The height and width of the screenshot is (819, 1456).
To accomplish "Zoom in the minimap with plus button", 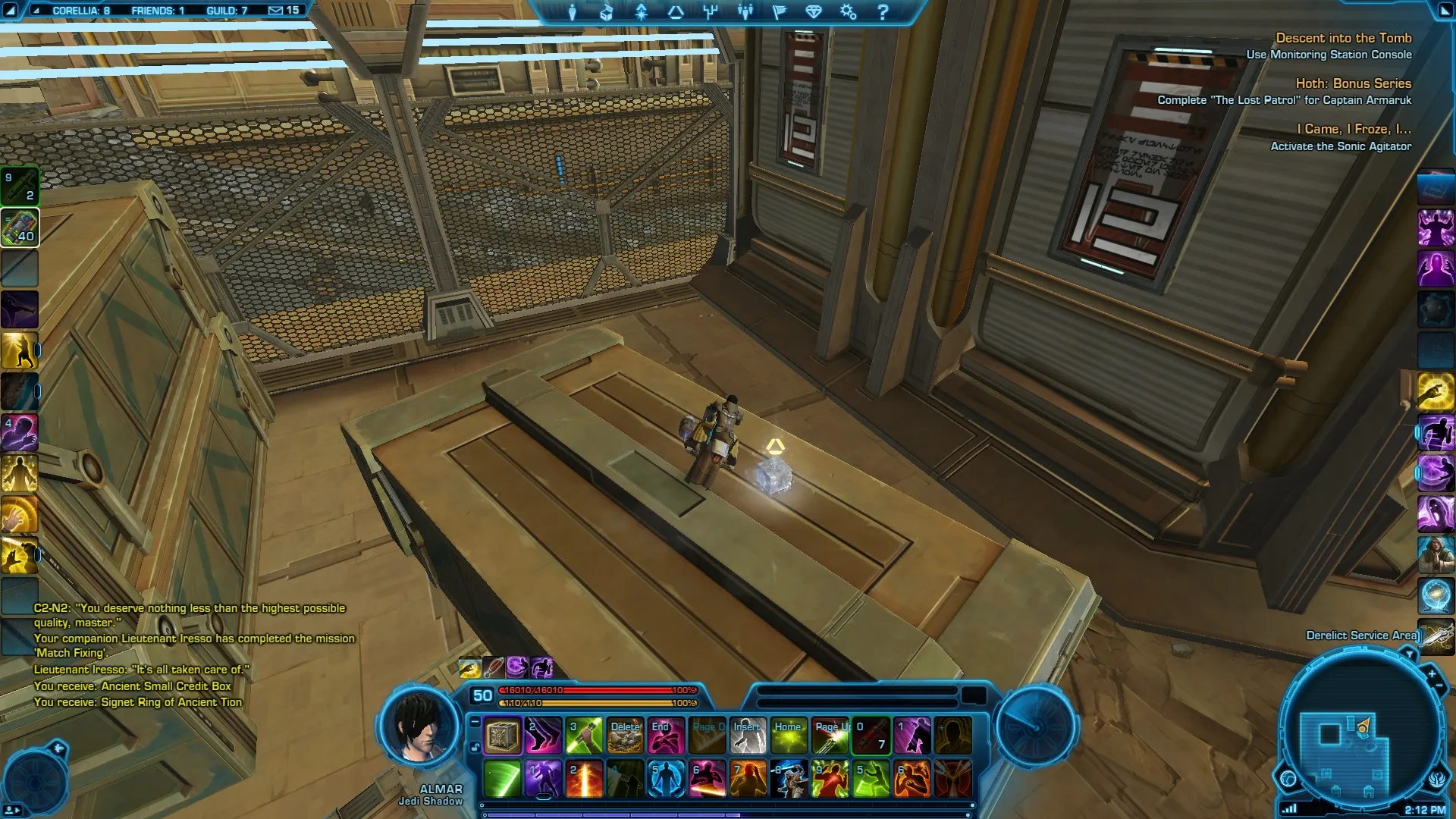I will pos(1432,673).
